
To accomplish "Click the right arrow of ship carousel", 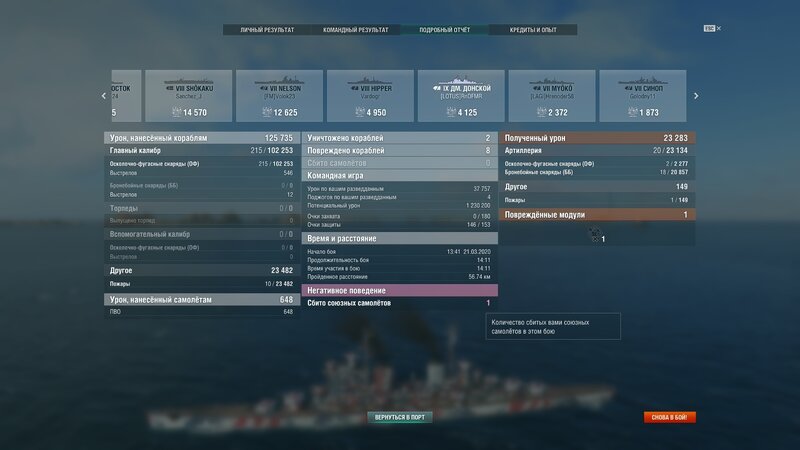I will [695, 96].
